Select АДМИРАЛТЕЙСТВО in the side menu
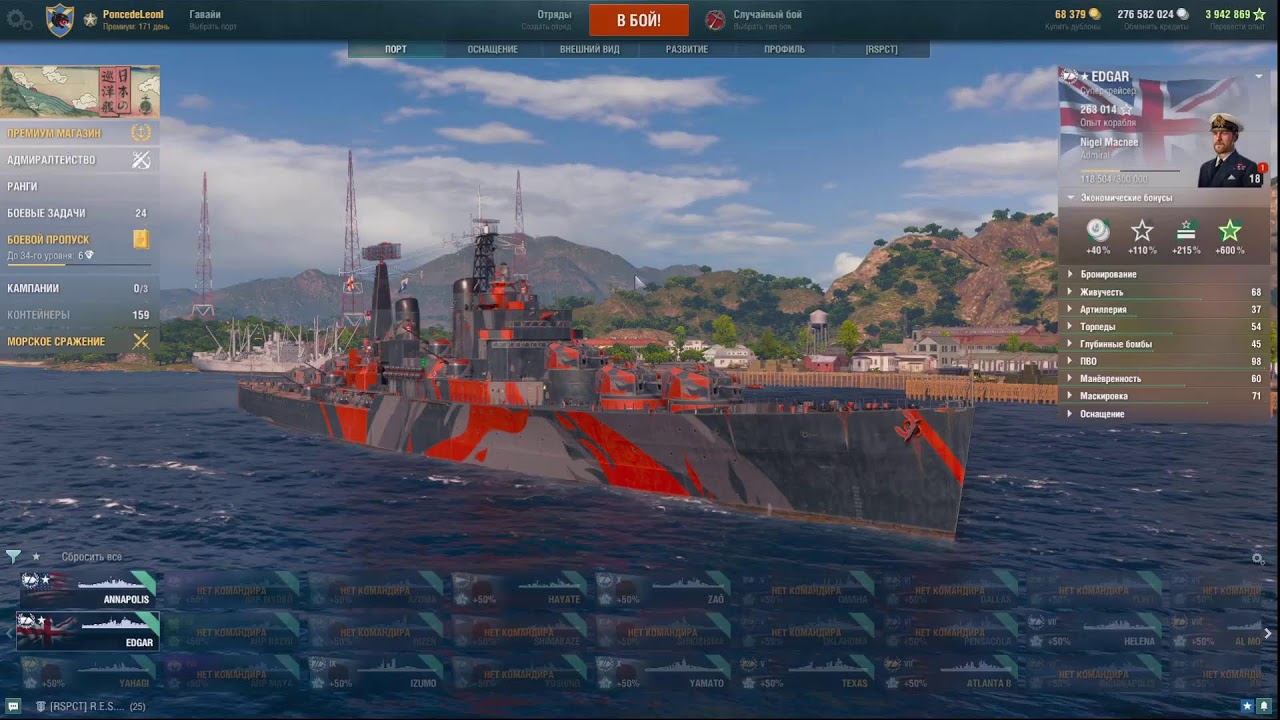This screenshot has height=720, width=1280. [52, 160]
